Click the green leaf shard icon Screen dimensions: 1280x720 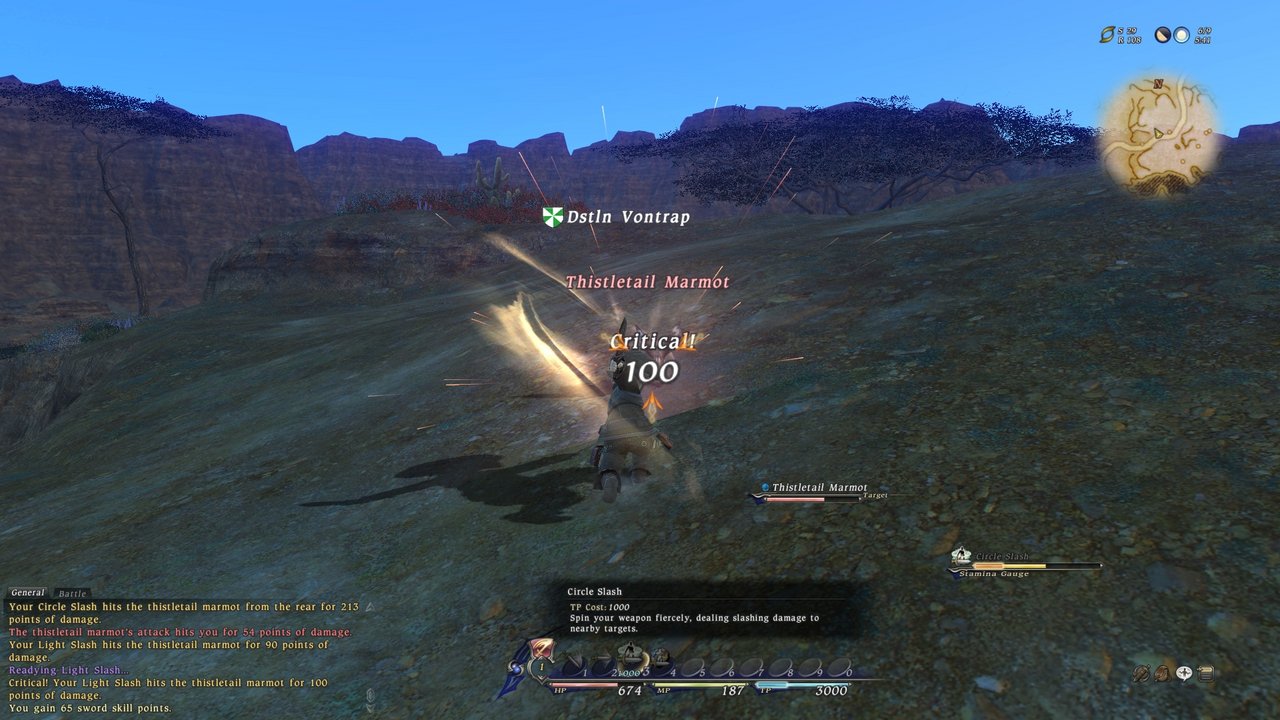pyautogui.click(x=1107, y=35)
